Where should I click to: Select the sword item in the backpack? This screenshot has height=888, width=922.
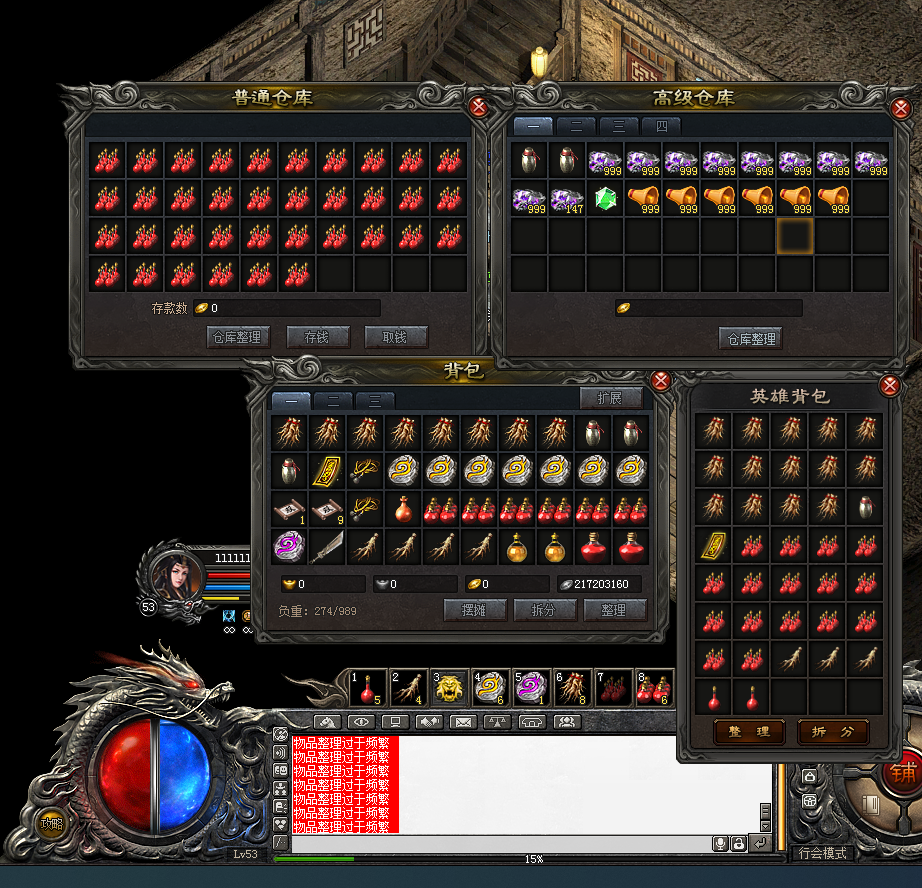point(327,547)
